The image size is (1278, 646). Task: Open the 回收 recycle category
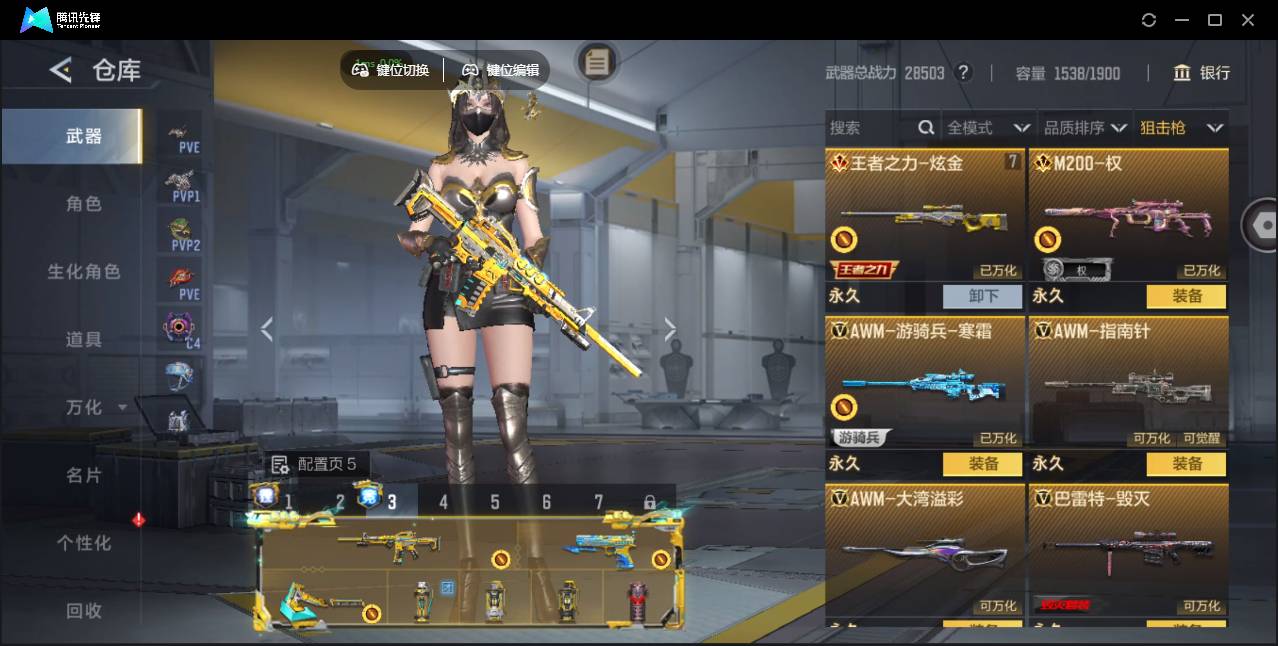(84, 610)
